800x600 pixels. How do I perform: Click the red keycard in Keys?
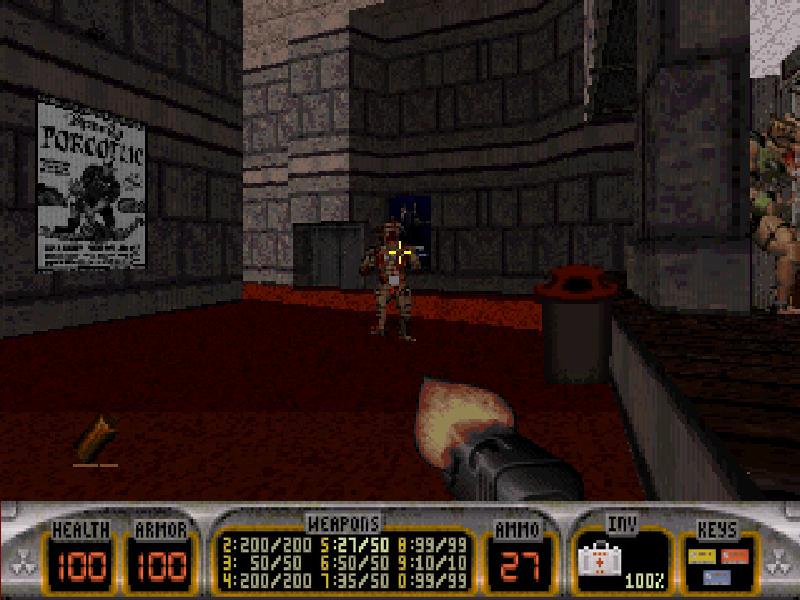click(735, 554)
